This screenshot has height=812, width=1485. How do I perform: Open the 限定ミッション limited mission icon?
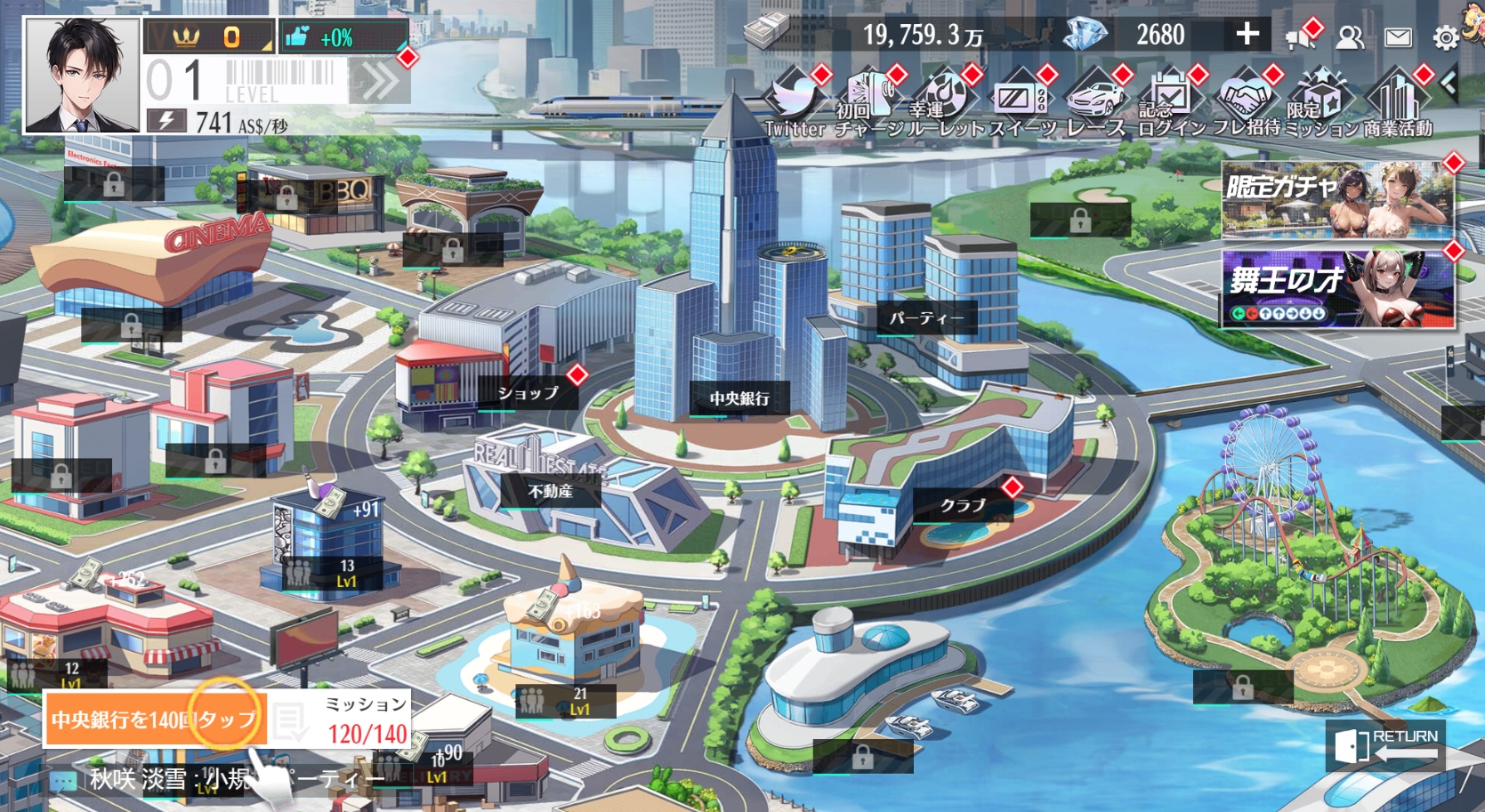pyautogui.click(x=1322, y=95)
